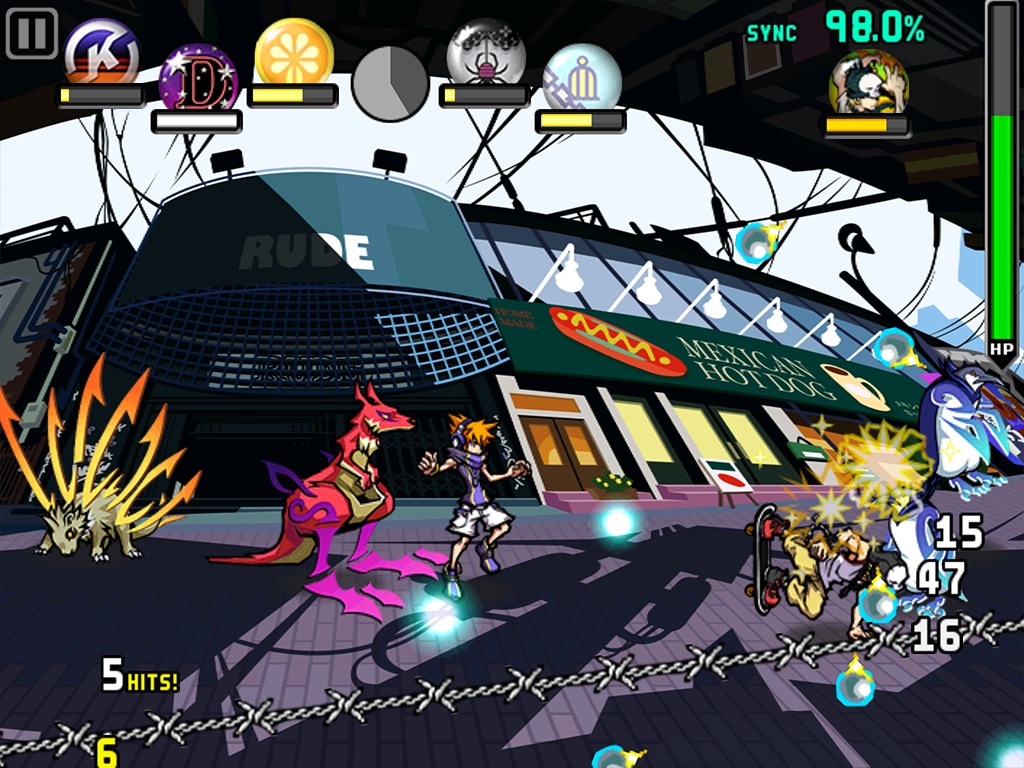Select the red K pin
The width and height of the screenshot is (1024, 768).
[101, 52]
